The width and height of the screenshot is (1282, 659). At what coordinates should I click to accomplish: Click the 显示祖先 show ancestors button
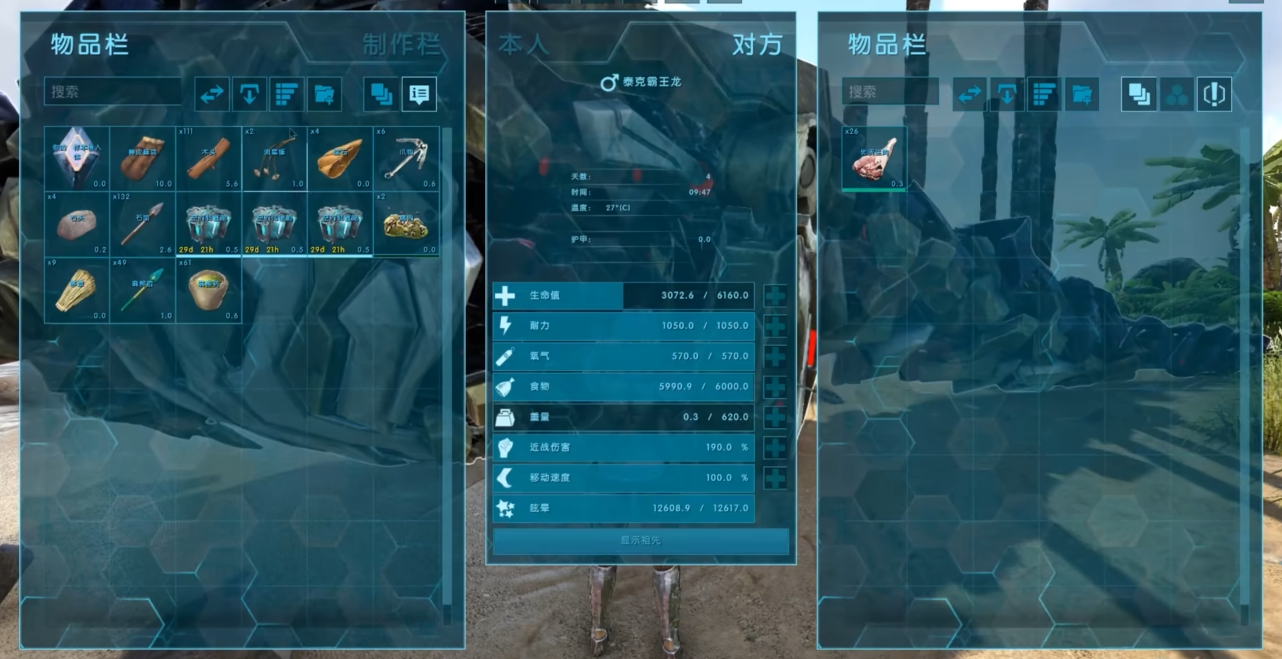(640, 541)
